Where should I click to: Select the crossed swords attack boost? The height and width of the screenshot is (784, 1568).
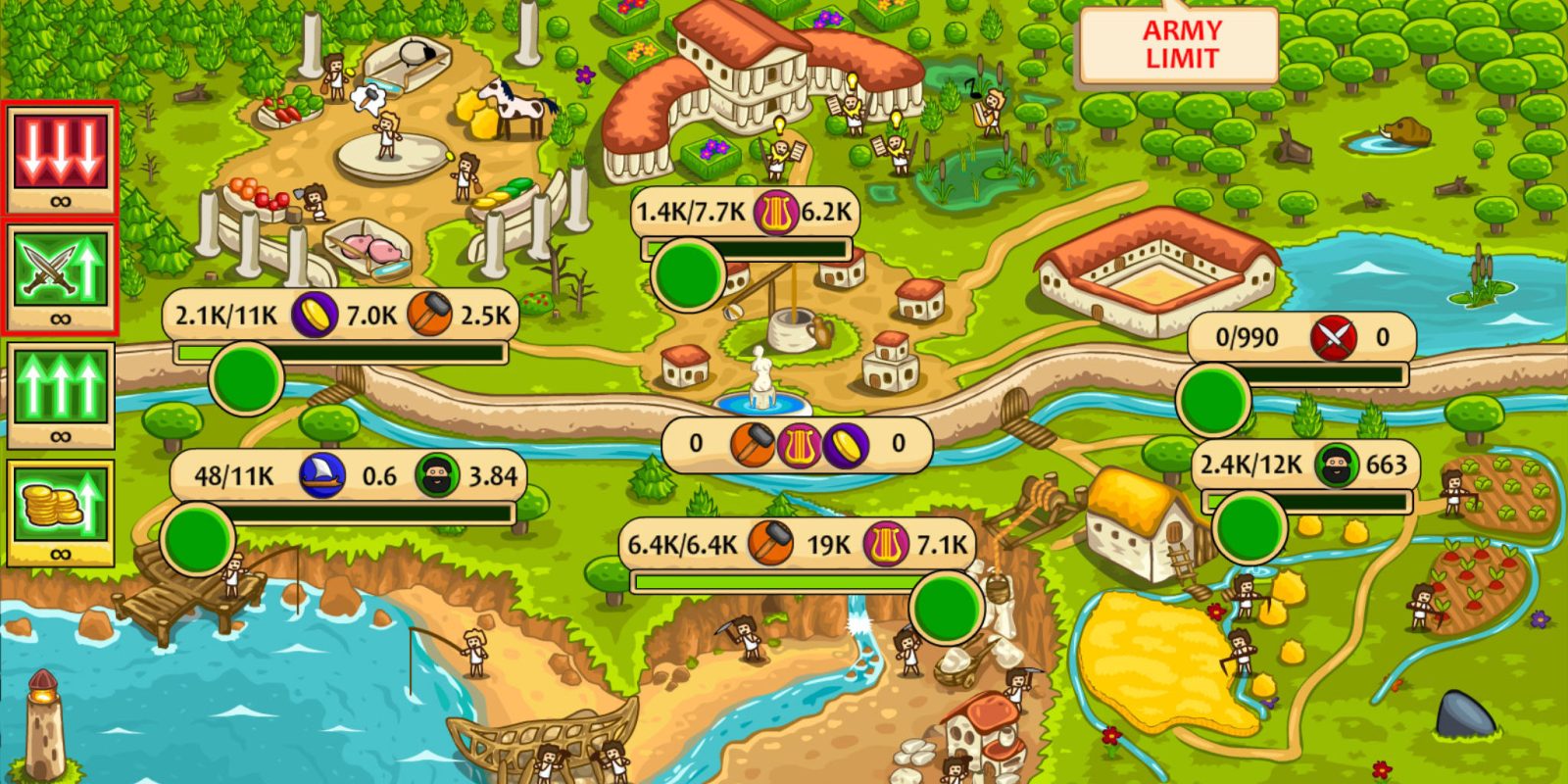(x=60, y=272)
